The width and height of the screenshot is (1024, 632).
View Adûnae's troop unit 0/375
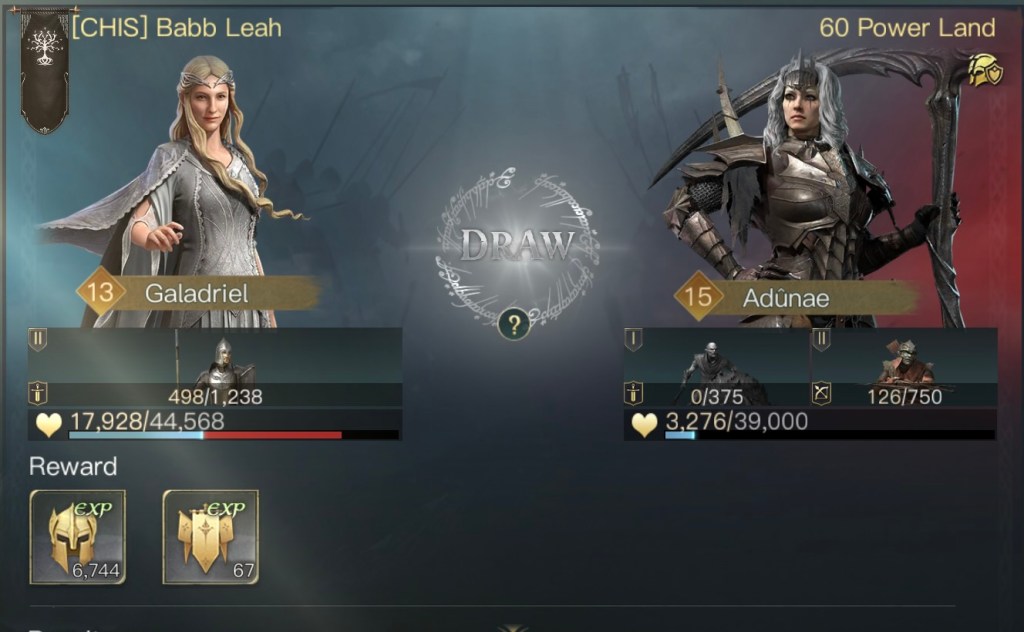716,367
